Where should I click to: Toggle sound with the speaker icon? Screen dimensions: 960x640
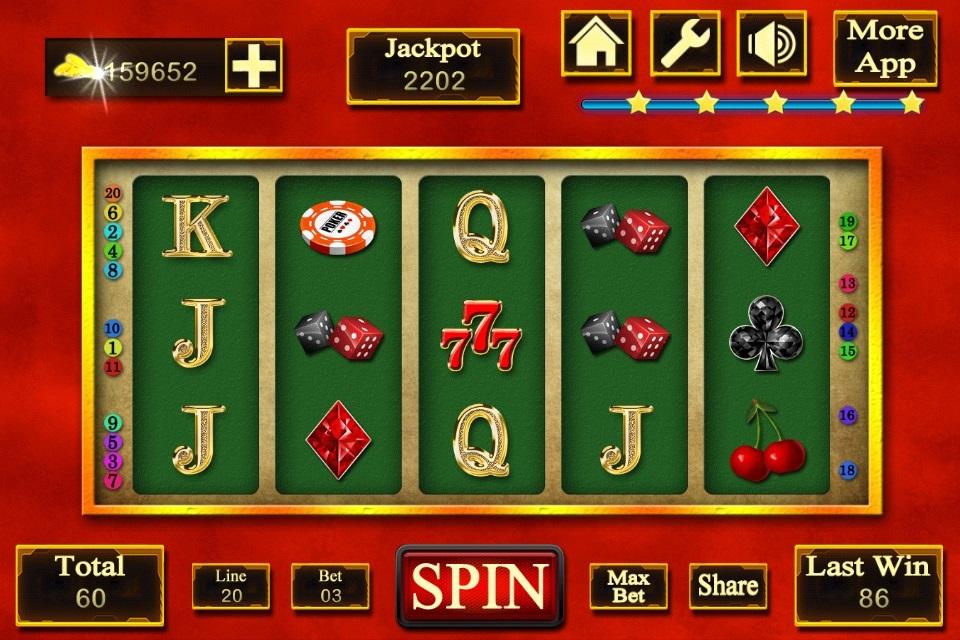coord(772,43)
